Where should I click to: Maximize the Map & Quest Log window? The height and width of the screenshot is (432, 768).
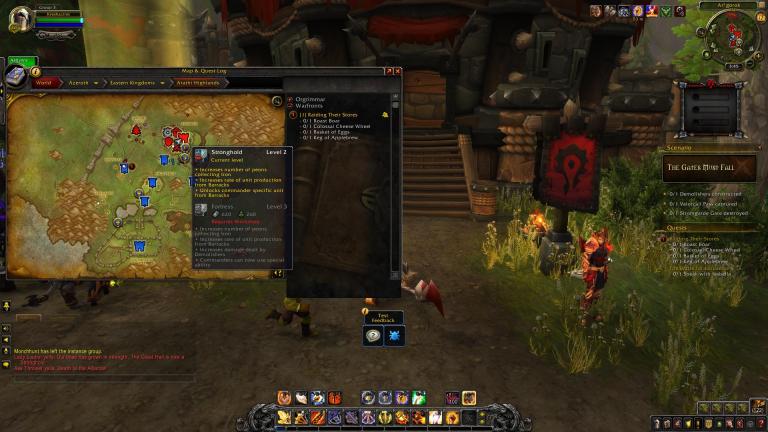pyautogui.click(x=388, y=71)
